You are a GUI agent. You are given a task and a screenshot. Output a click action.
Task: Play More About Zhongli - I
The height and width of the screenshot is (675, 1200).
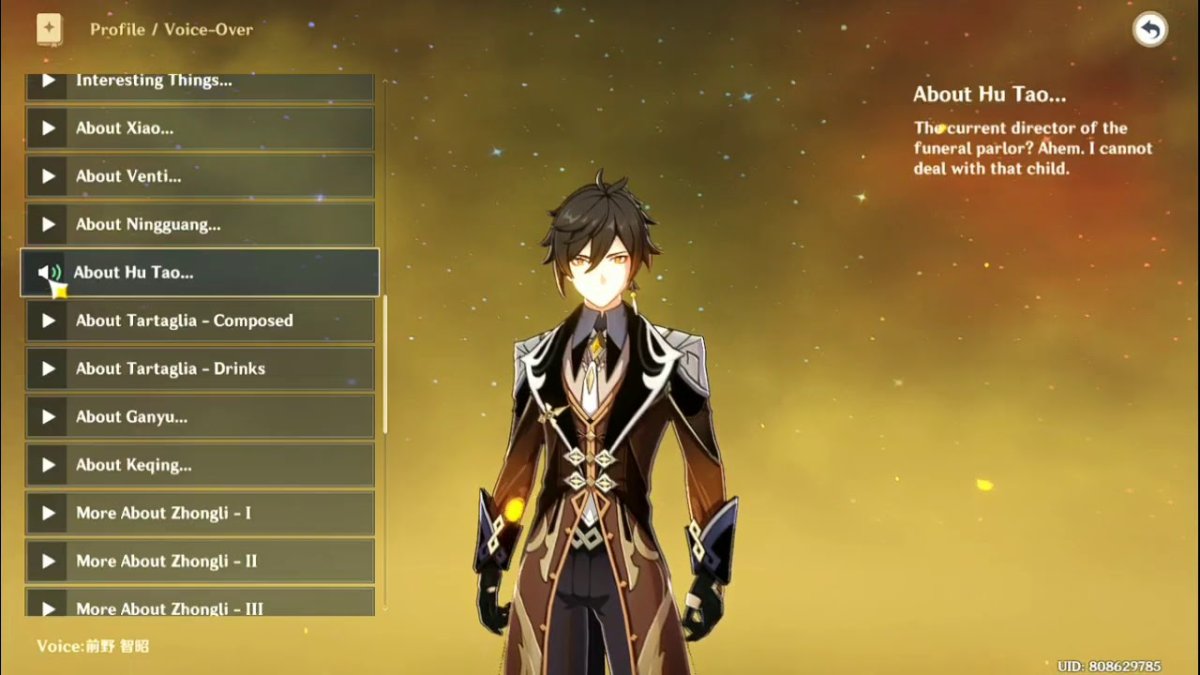(200, 513)
